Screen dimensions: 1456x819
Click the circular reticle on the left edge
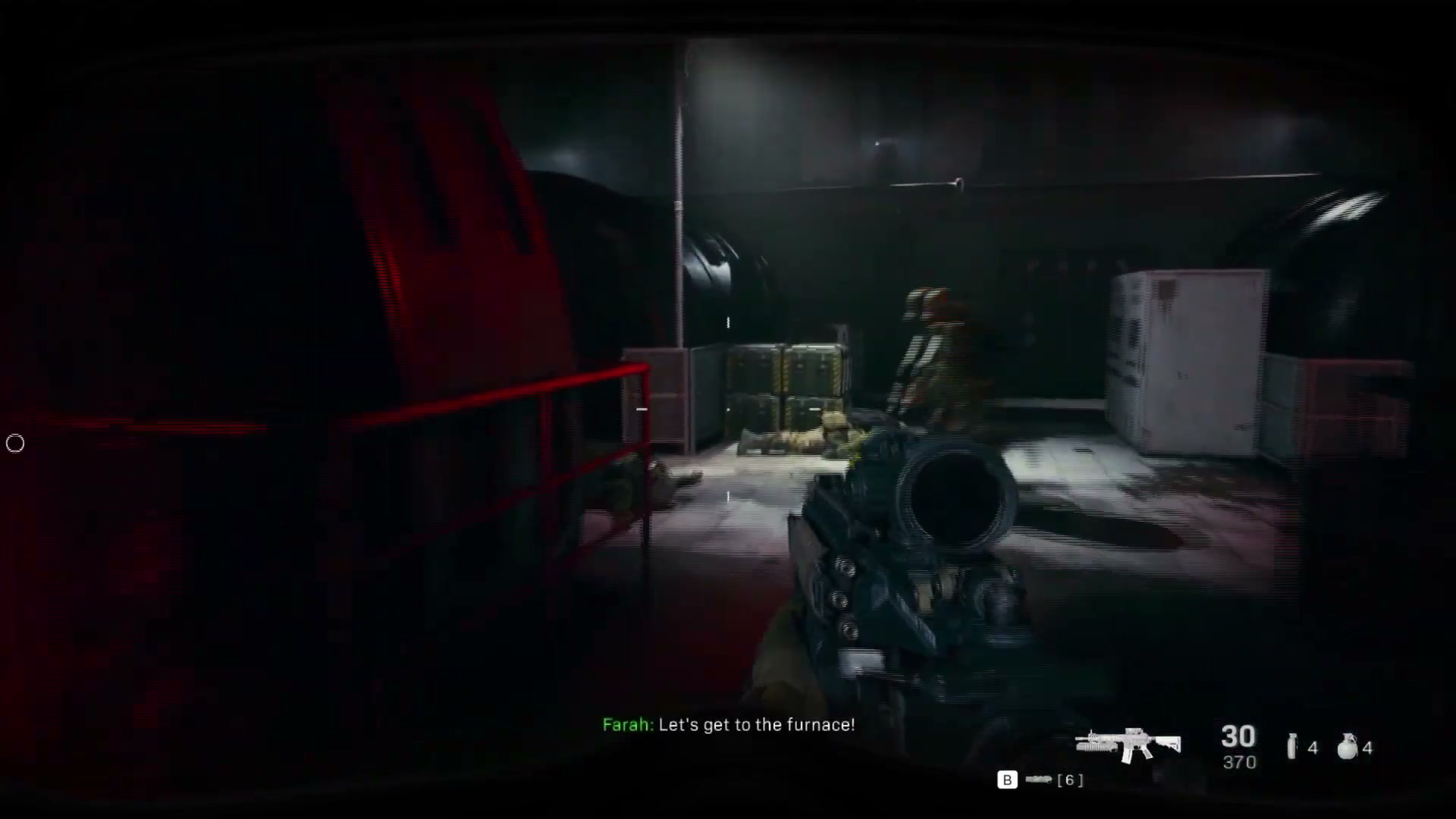pos(15,444)
